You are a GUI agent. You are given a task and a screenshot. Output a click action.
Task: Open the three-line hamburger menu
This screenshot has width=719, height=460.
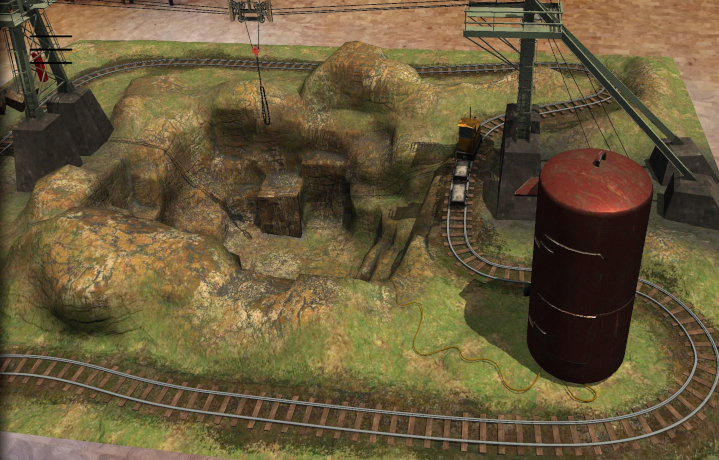[53, 49]
